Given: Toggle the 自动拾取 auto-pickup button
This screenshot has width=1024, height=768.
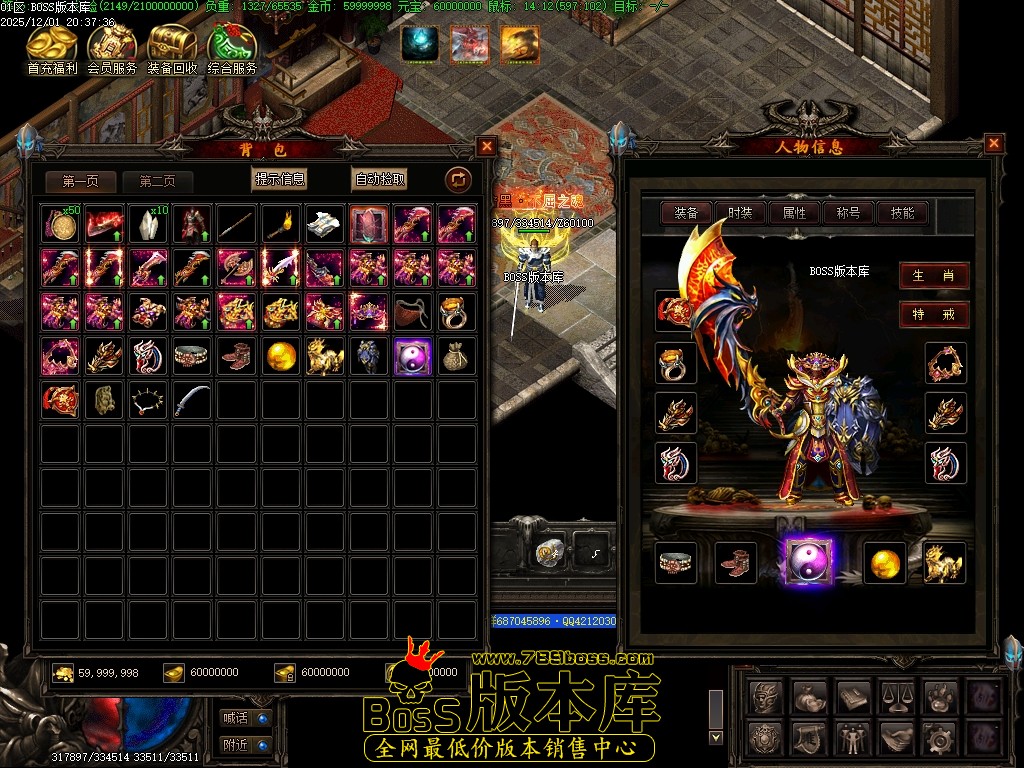Looking at the screenshot, I should 380,179.
